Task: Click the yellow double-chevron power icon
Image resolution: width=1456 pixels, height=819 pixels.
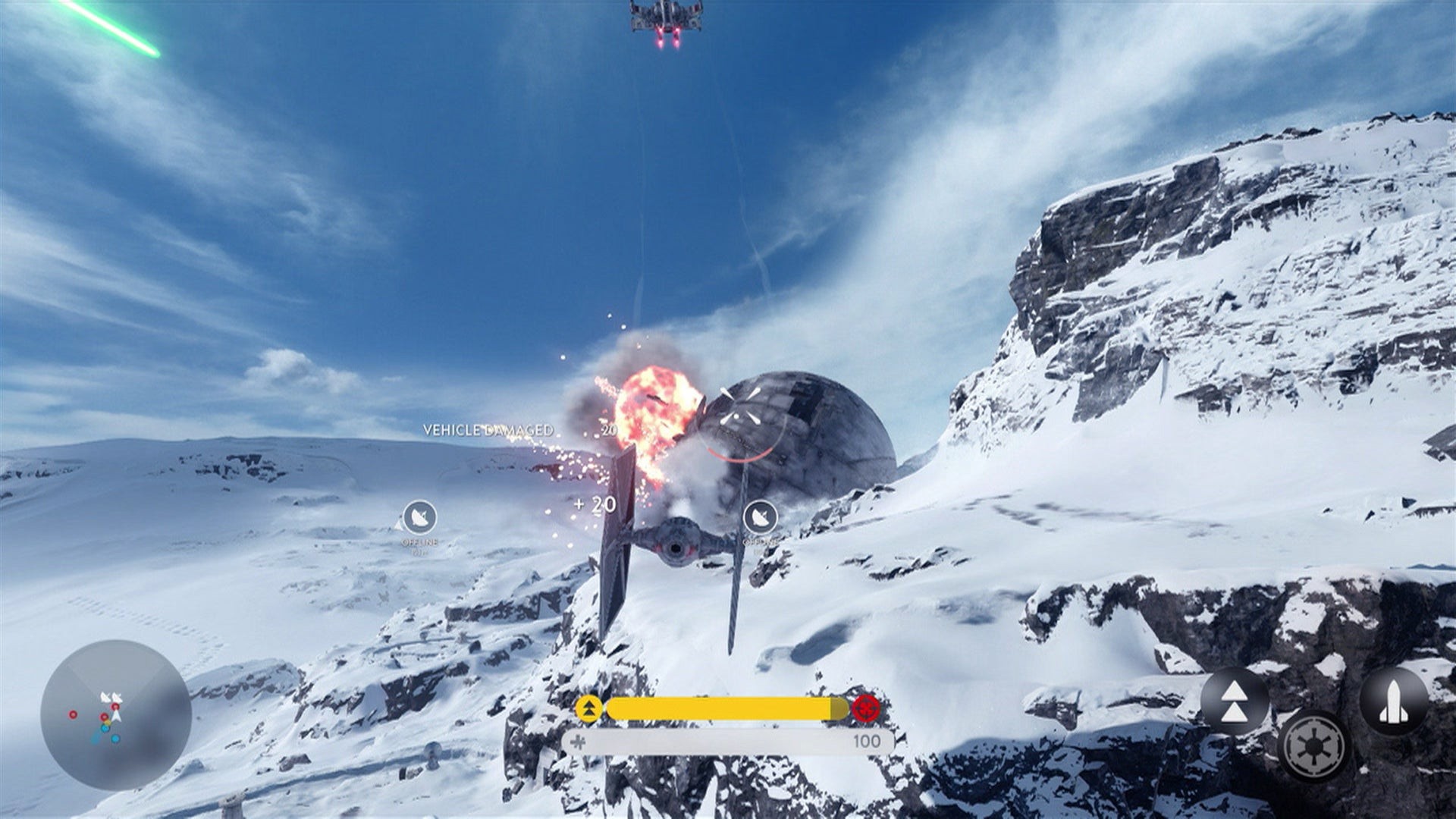Action: click(589, 709)
